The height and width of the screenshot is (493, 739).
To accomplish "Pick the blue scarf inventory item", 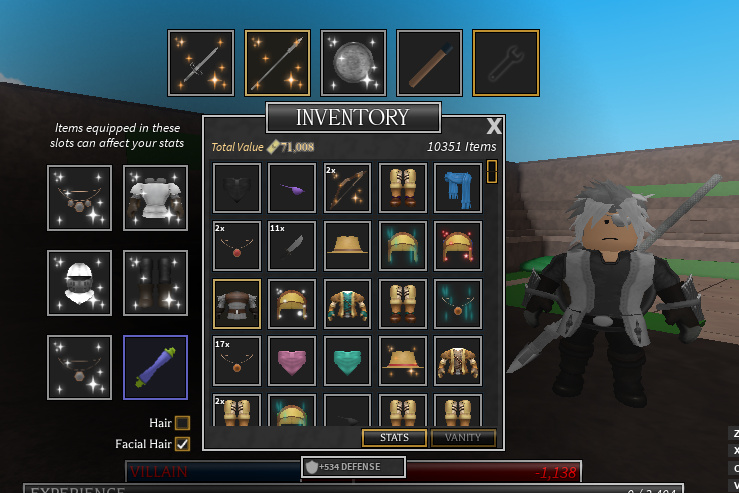I will (x=459, y=188).
